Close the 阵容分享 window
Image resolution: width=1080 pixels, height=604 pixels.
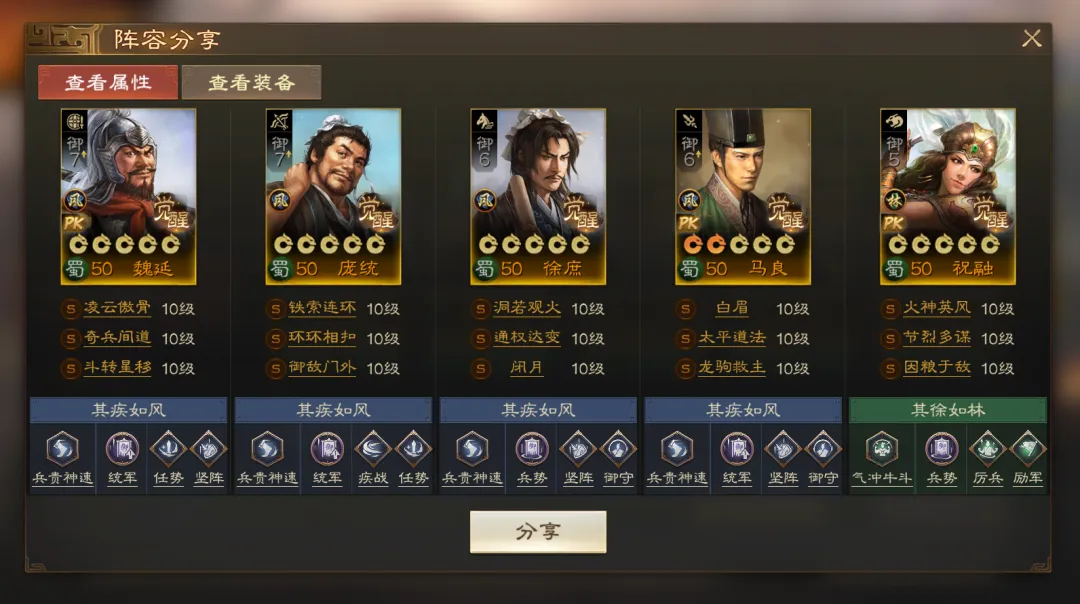tap(1031, 39)
